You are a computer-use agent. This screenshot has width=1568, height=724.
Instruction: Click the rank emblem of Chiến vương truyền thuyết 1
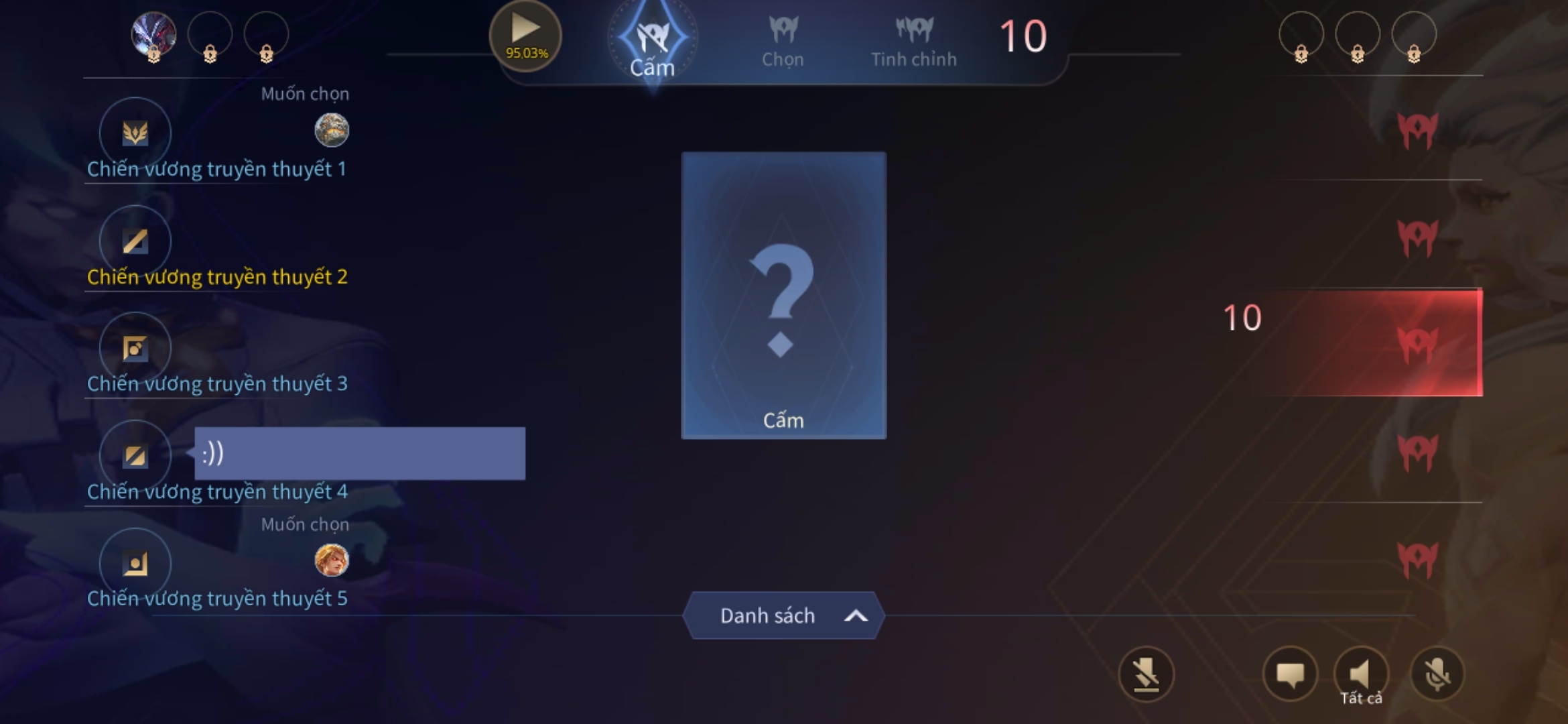click(x=134, y=132)
